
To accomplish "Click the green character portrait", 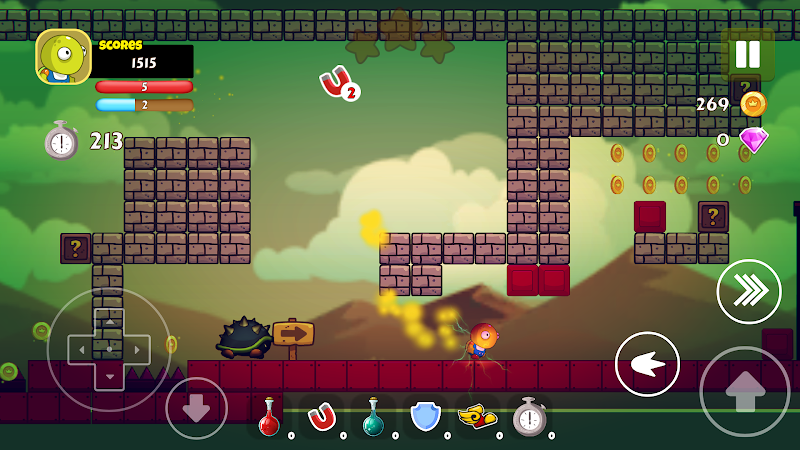I will point(63,57).
